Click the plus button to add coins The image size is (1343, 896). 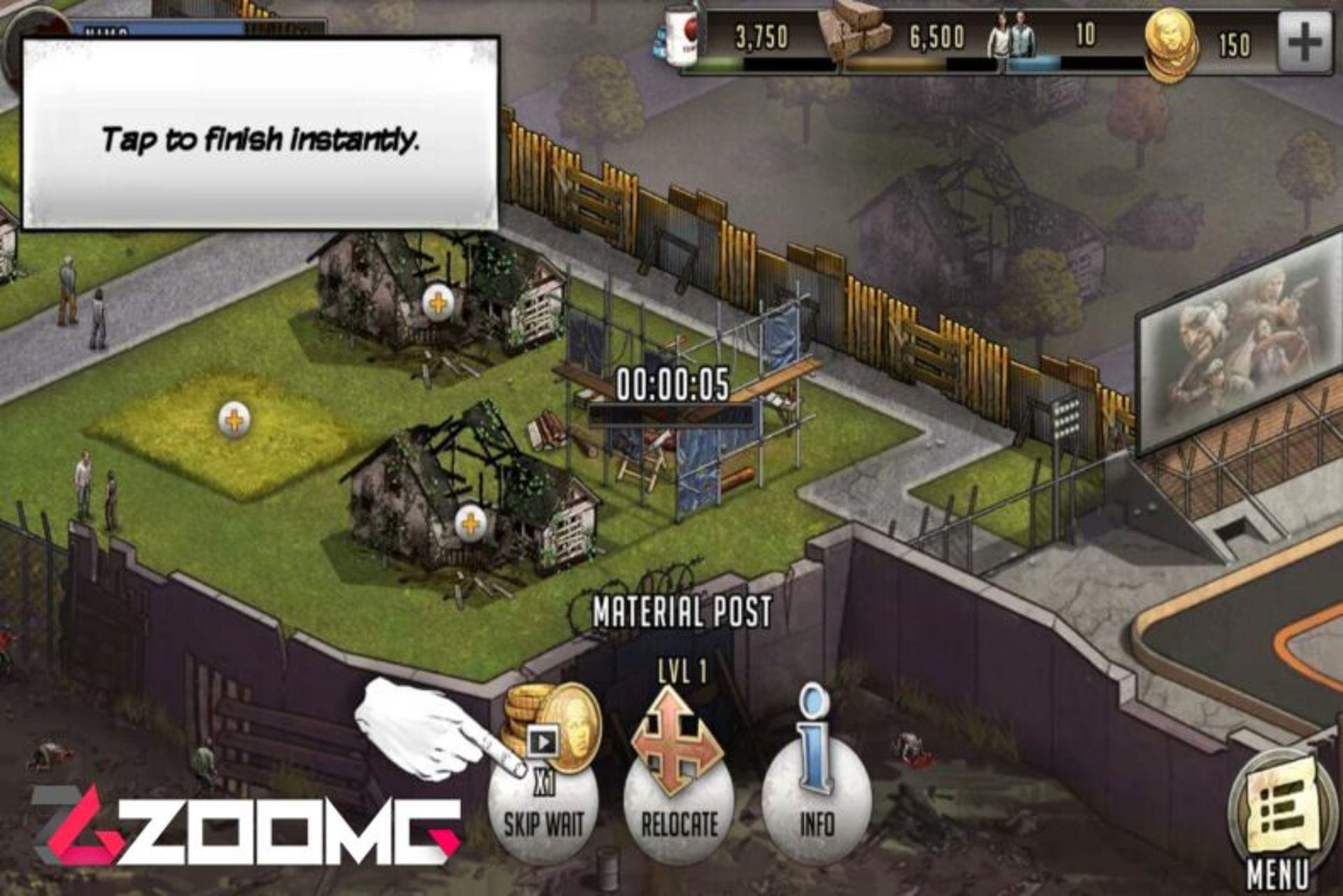1305,43
